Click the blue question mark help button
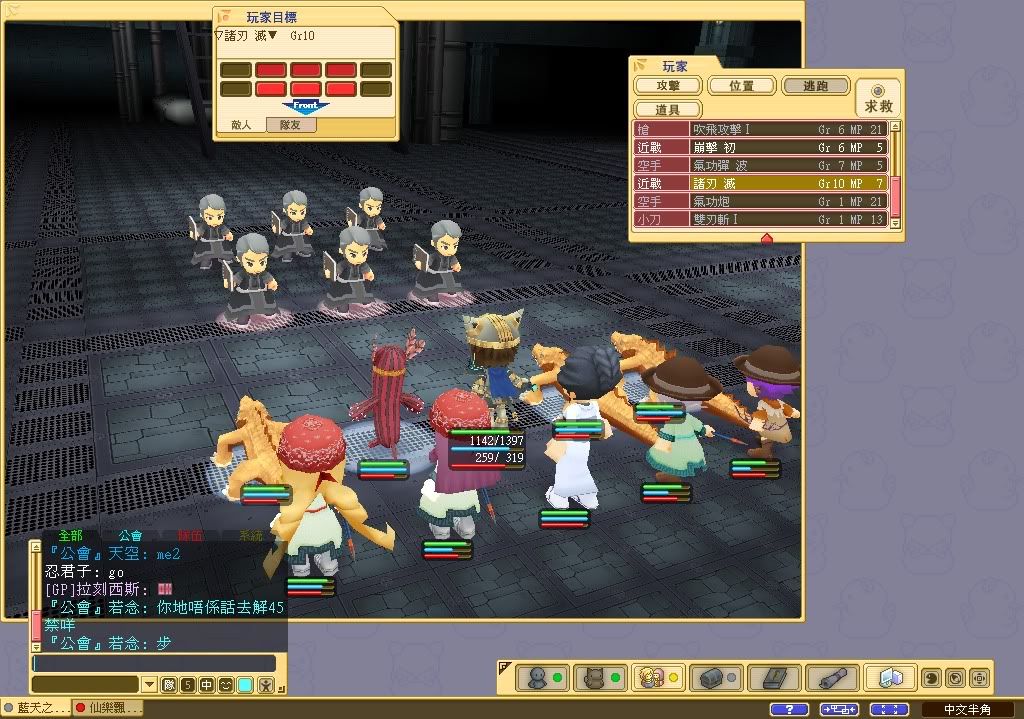Image resolution: width=1024 pixels, height=719 pixels. [790, 709]
